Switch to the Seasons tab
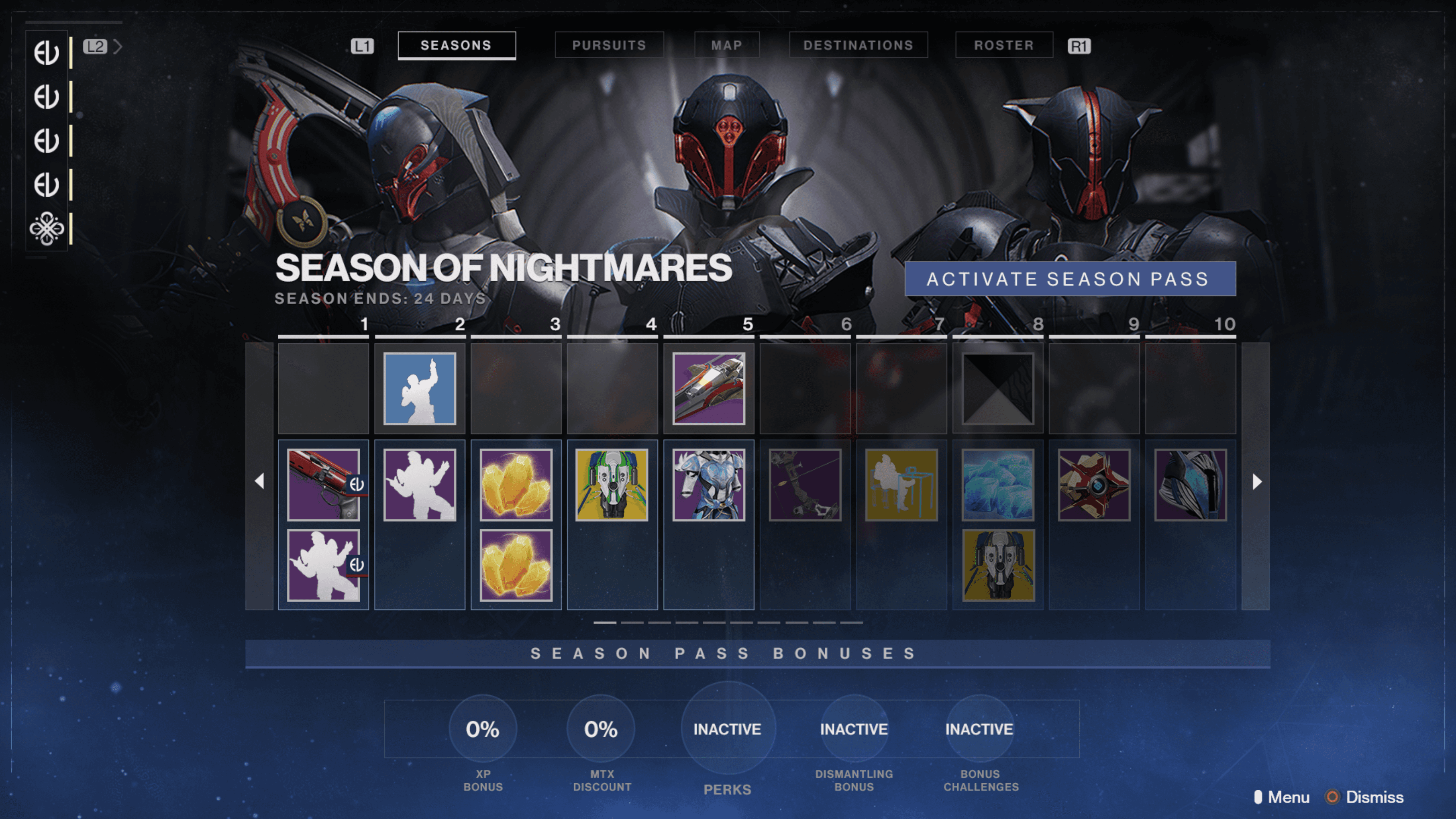 point(456,45)
